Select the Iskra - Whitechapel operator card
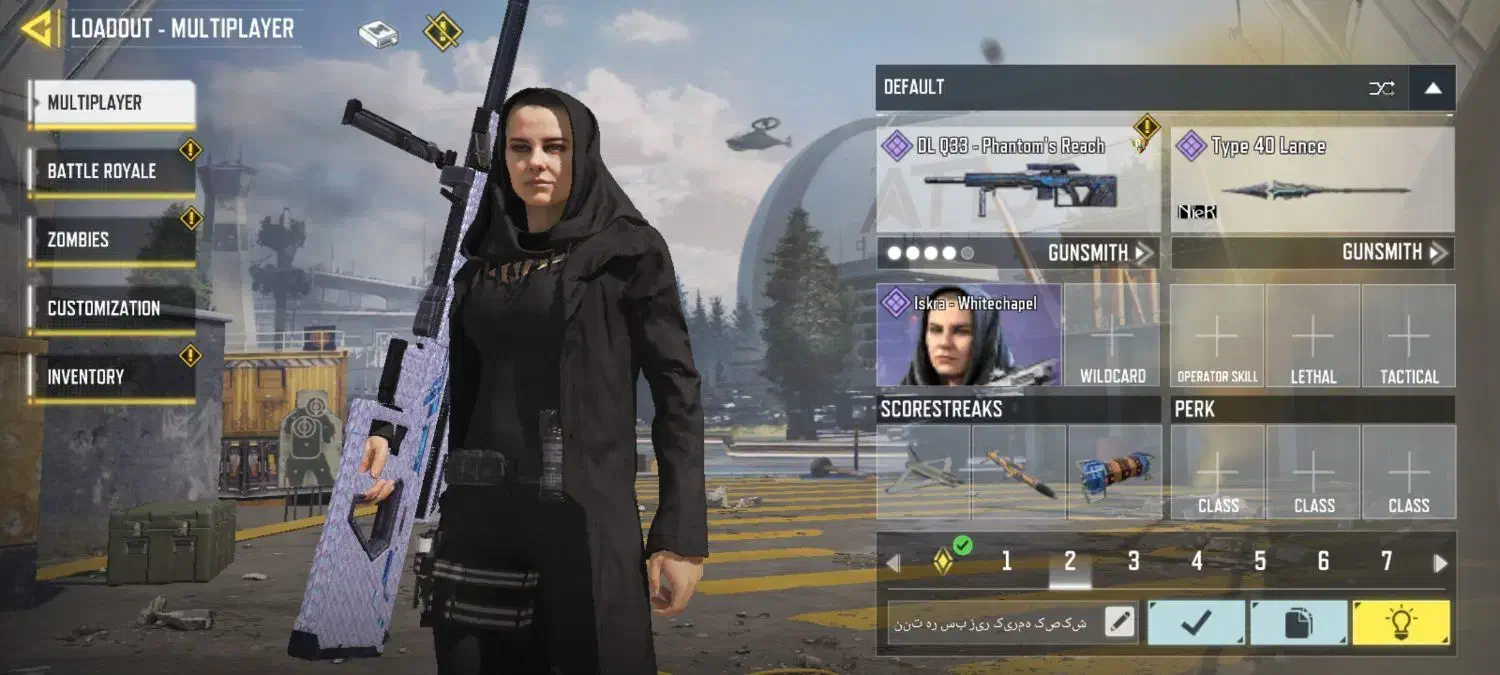This screenshot has width=1500, height=675. tap(968, 335)
